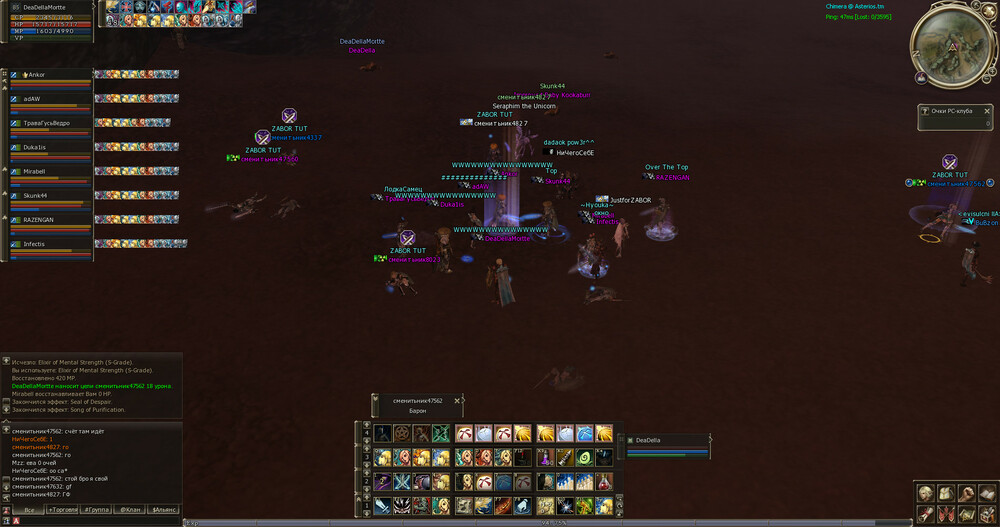Image resolution: width=1000 pixels, height=527 pixels.
Task: Close the сменитьник47562 target window
Action: 458,400
